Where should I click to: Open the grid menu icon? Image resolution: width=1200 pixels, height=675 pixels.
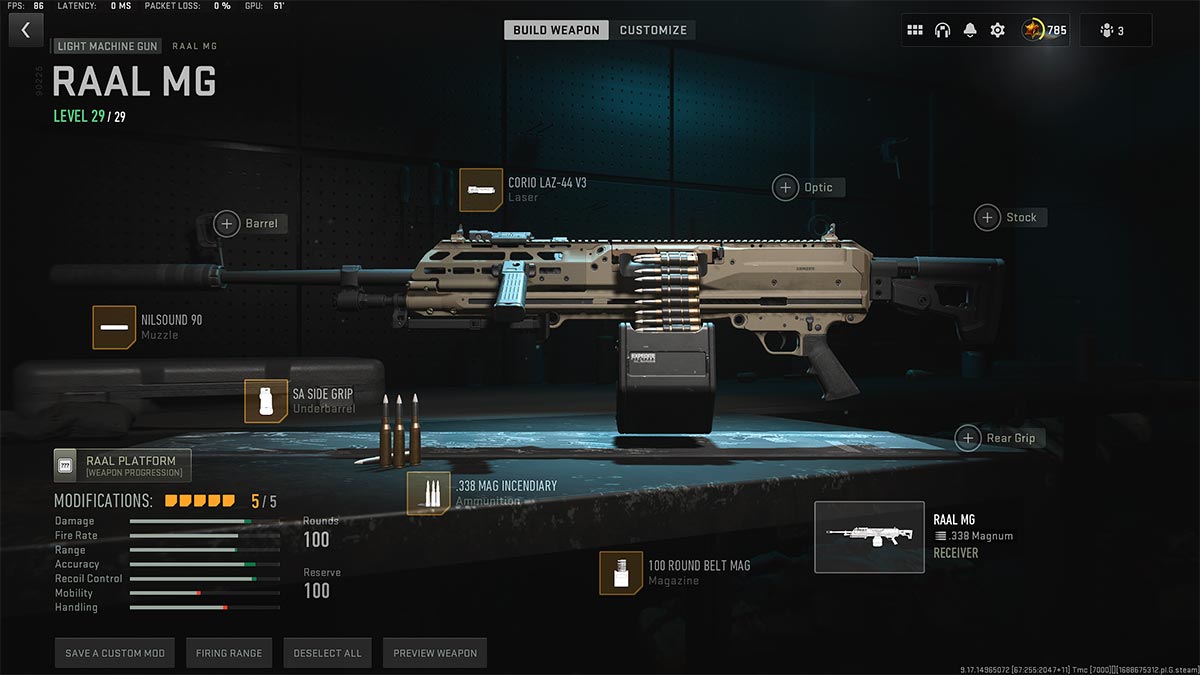914,30
